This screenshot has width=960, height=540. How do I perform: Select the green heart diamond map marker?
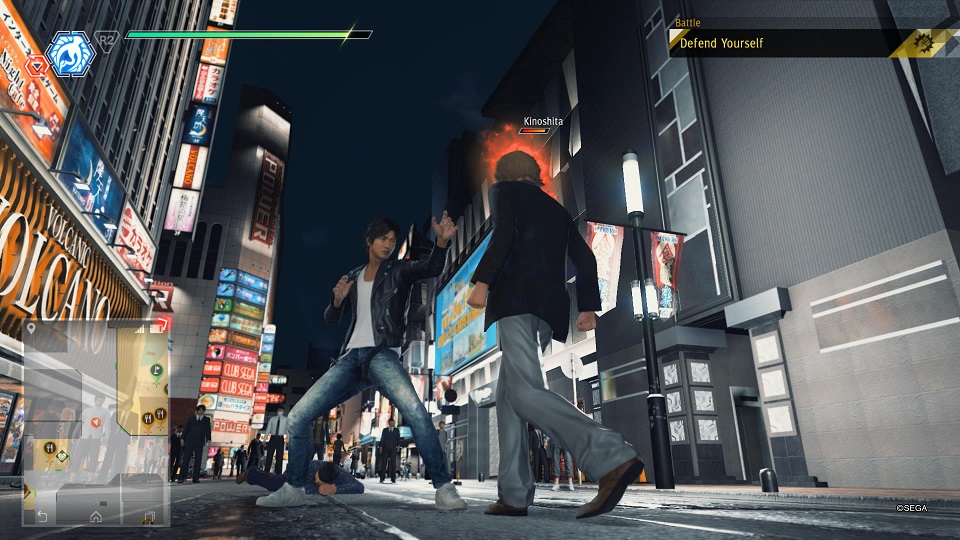62,458
